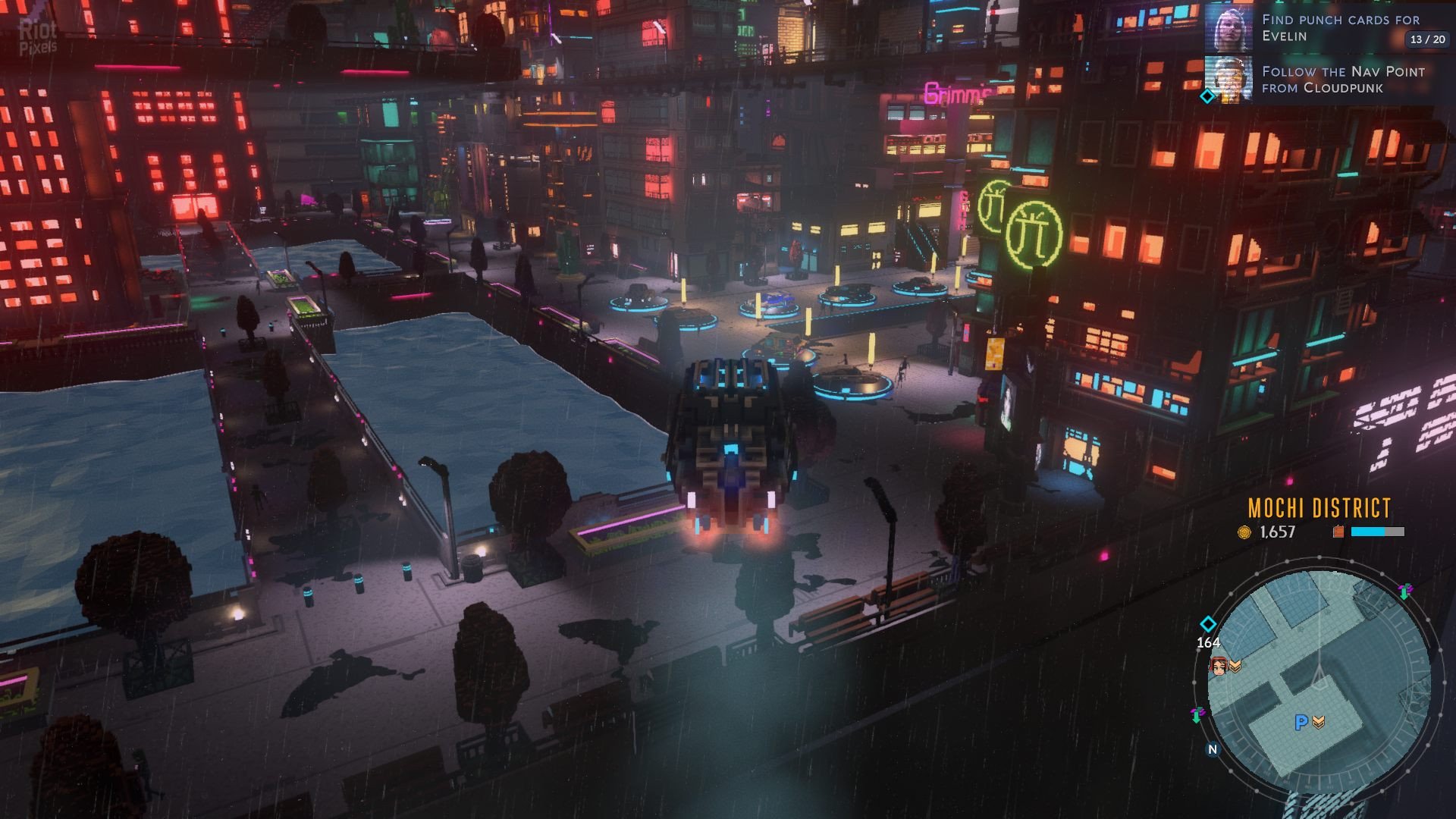This screenshot has height=819, width=1456.
Task: Click the north N compass indicator
Action: click(x=1213, y=749)
